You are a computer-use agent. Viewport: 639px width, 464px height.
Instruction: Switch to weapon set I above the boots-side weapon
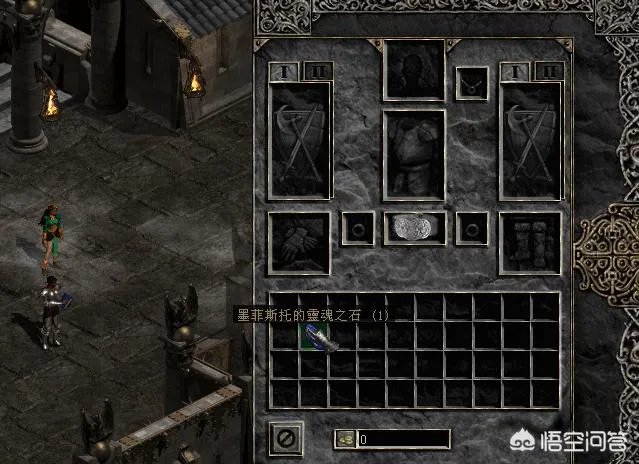coord(514,71)
